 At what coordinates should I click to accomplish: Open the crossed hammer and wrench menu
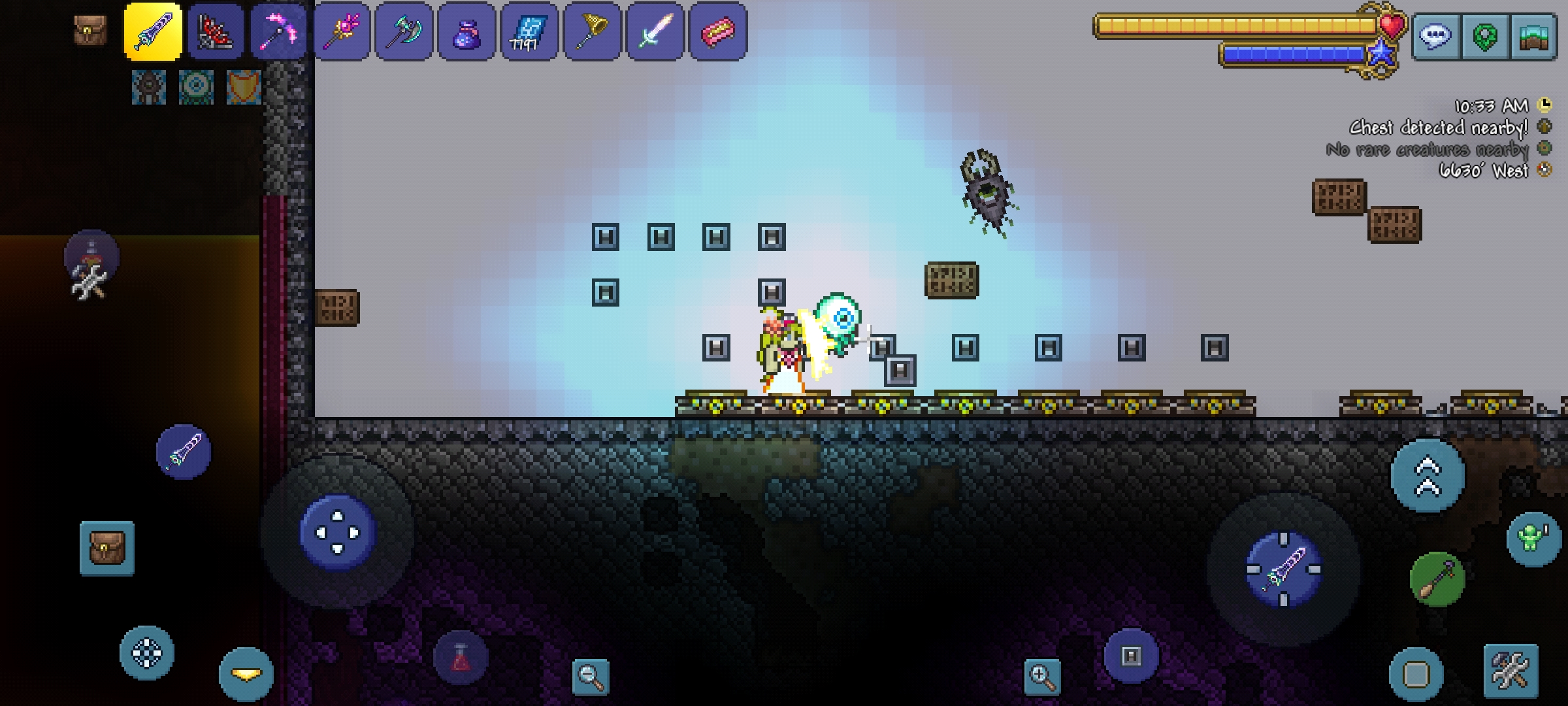click(x=1511, y=671)
